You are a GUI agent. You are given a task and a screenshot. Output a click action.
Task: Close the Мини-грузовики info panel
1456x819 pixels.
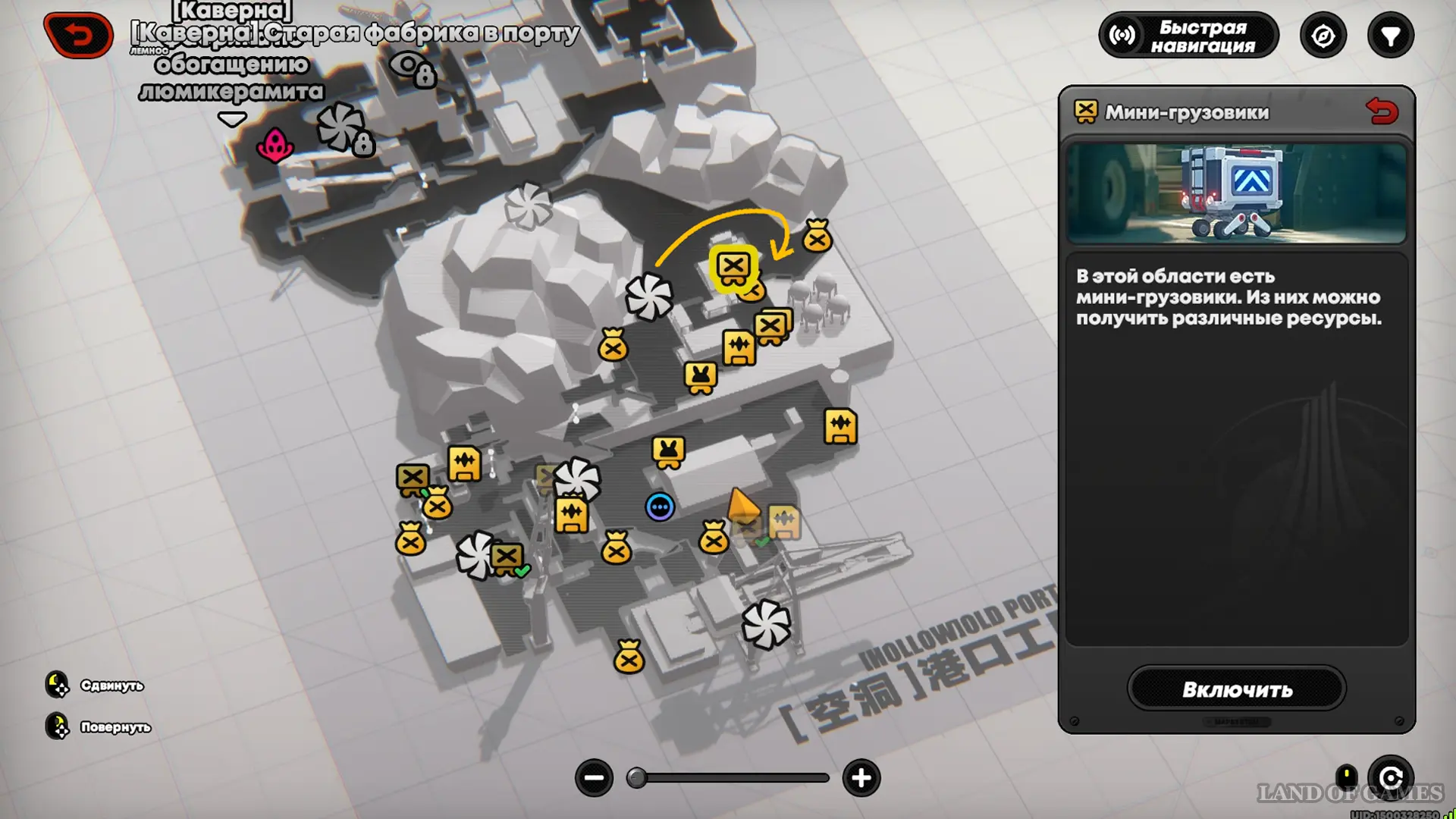tap(1382, 112)
